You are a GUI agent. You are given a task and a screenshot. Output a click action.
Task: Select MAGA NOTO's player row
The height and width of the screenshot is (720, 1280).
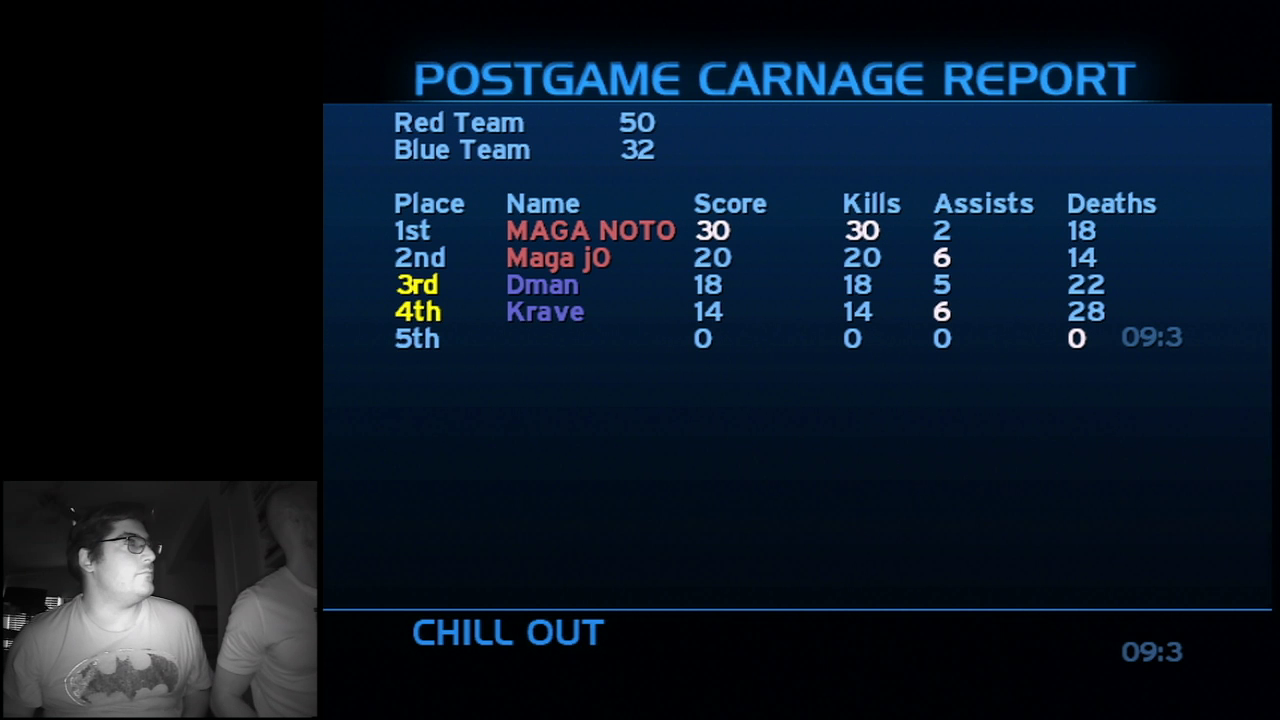[590, 231]
